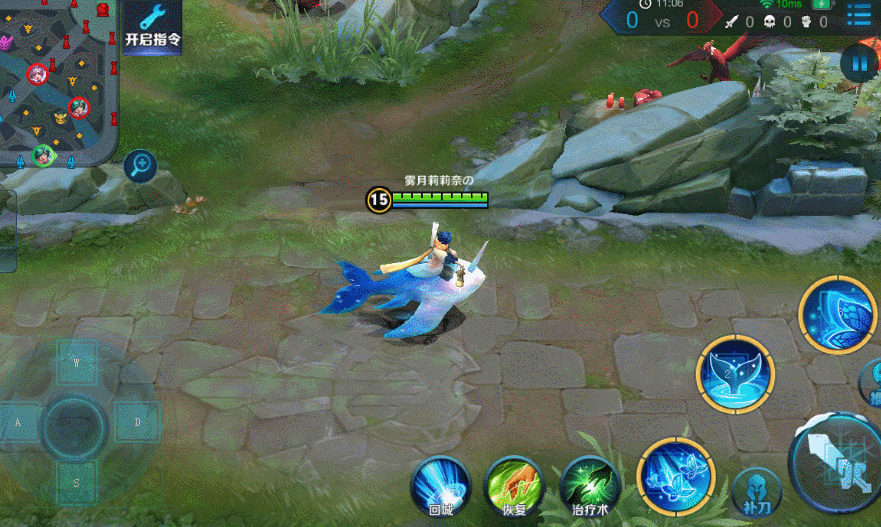Select the green-bordered hero portrait on minimap
This screenshot has height=527, width=881.
pos(43,154)
